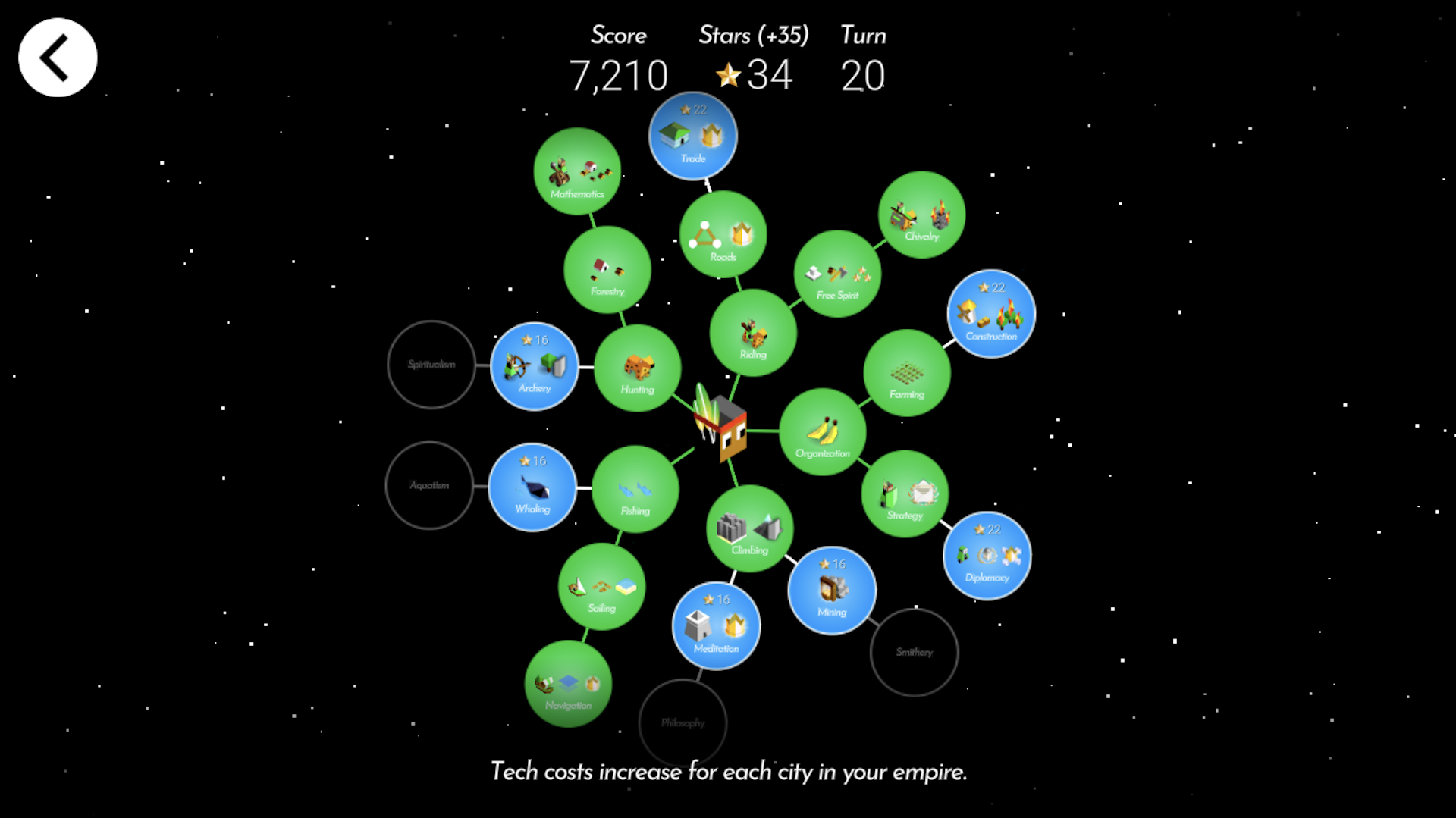
Task: View the locked Smithery tech
Action: coord(914,653)
